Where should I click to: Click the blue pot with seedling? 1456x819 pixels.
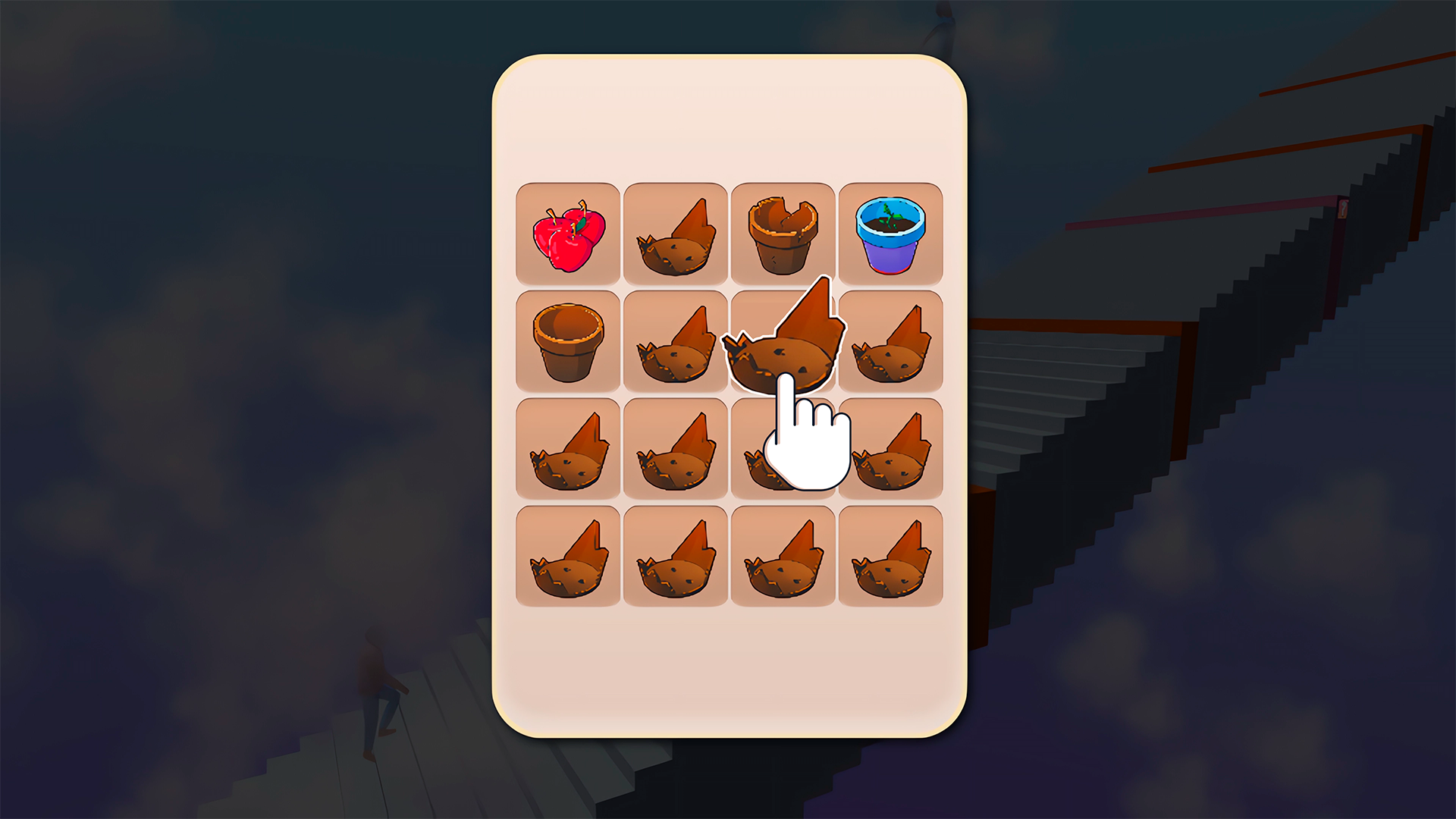(890, 231)
